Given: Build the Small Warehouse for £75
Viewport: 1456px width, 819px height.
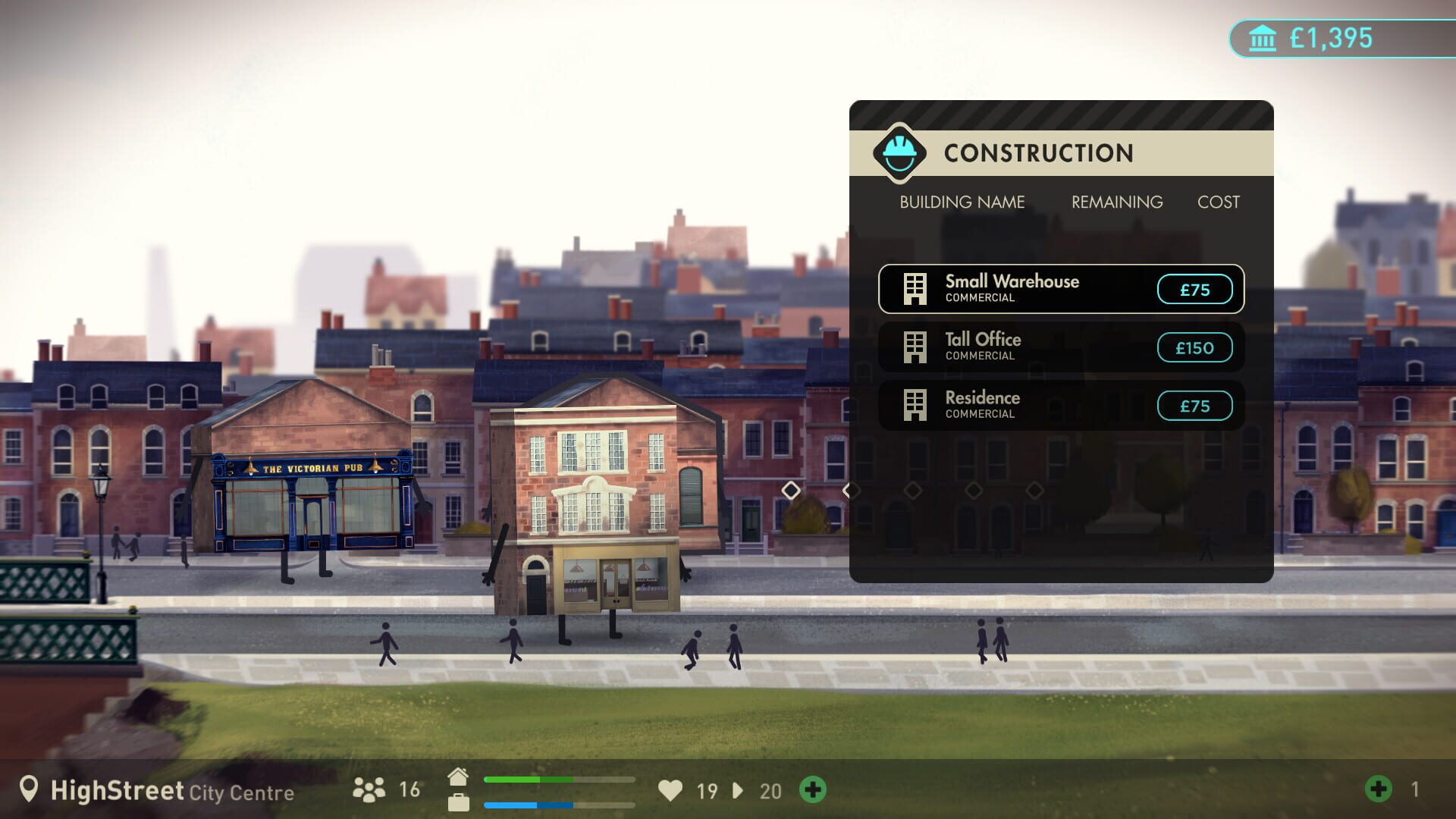Looking at the screenshot, I should point(1194,289).
